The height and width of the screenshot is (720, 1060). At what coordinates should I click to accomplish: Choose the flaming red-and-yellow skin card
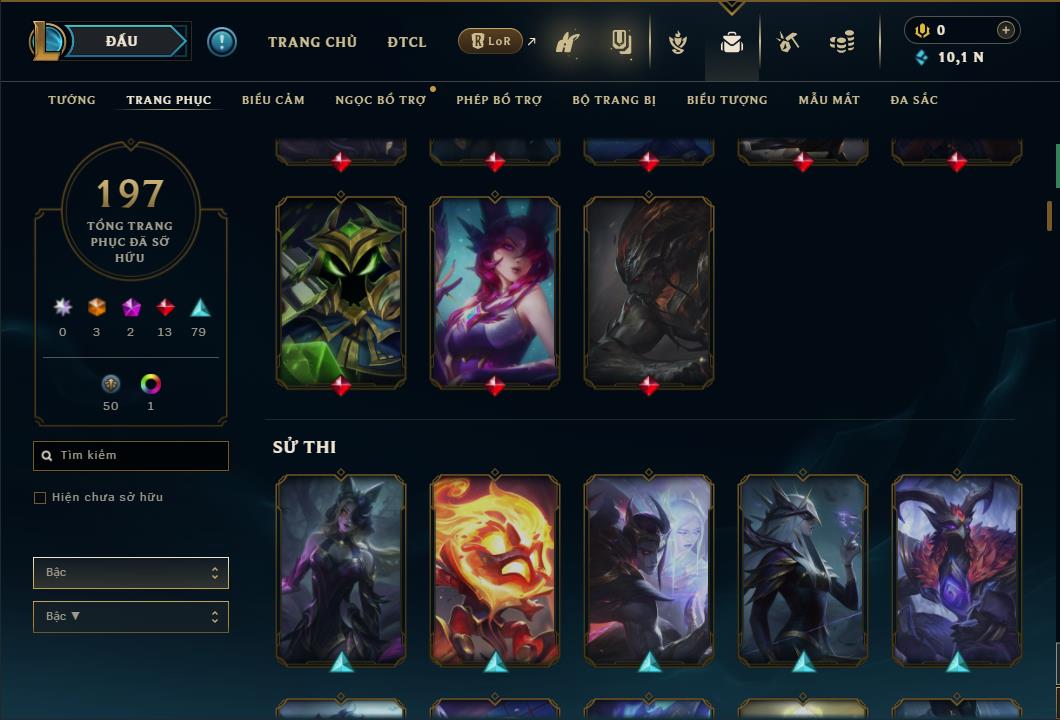pyautogui.click(x=495, y=568)
